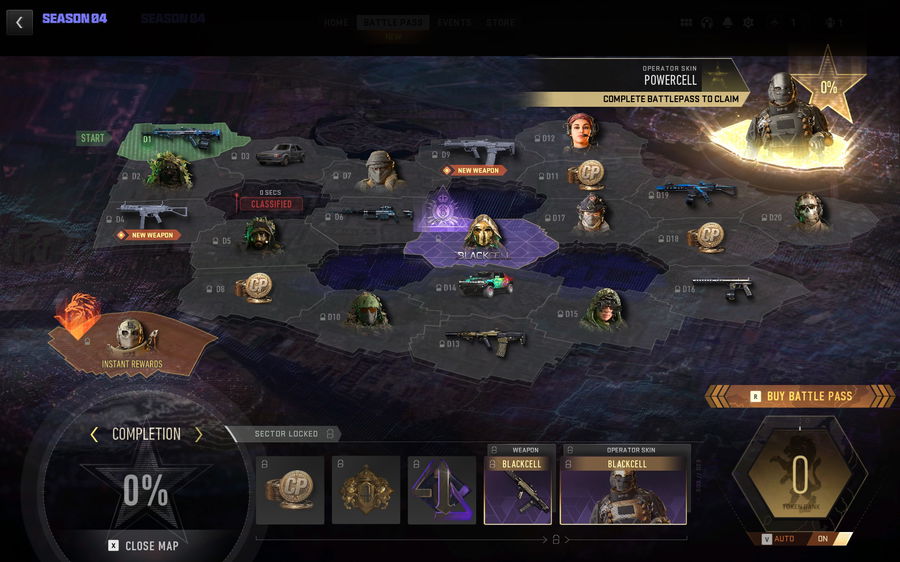Cycle Completion view with the left arrow
Viewport: 900px width, 562px height.
pyautogui.click(x=94, y=434)
